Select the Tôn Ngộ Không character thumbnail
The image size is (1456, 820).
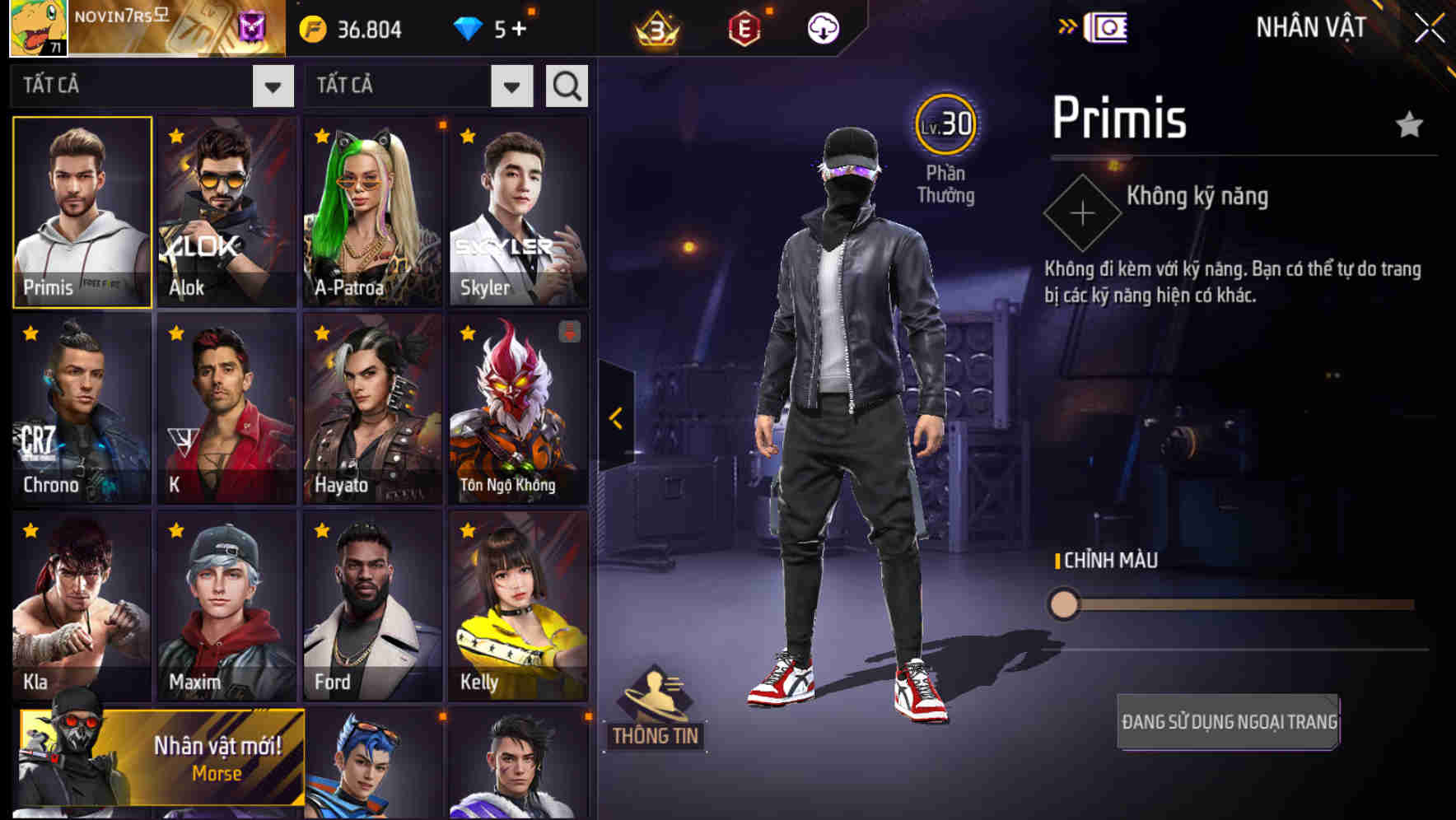(x=517, y=406)
